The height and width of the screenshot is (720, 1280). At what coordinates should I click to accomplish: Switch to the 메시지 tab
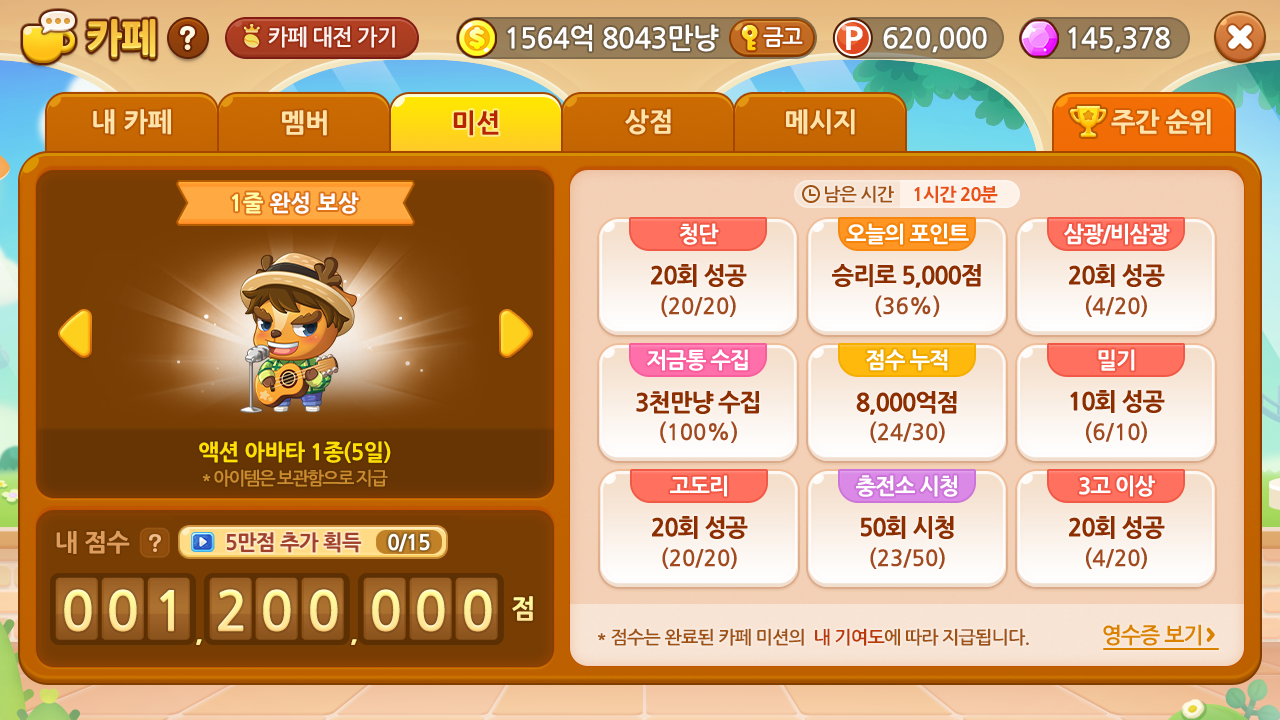pos(821,122)
